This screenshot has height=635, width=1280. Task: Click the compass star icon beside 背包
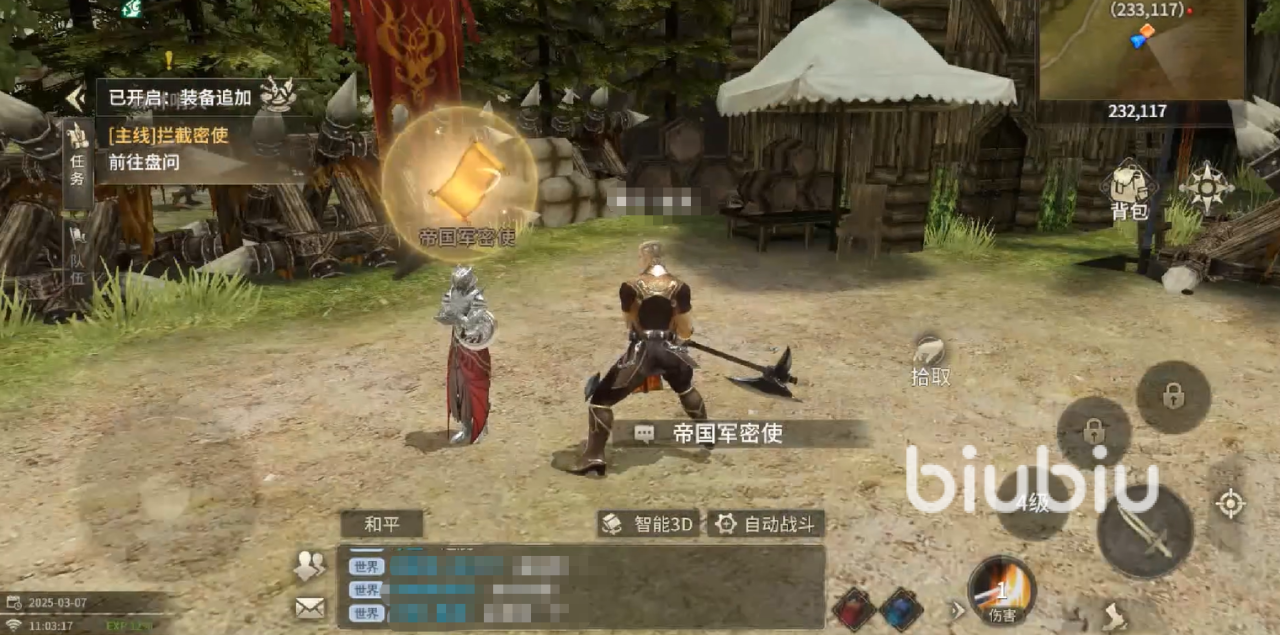click(x=1205, y=187)
